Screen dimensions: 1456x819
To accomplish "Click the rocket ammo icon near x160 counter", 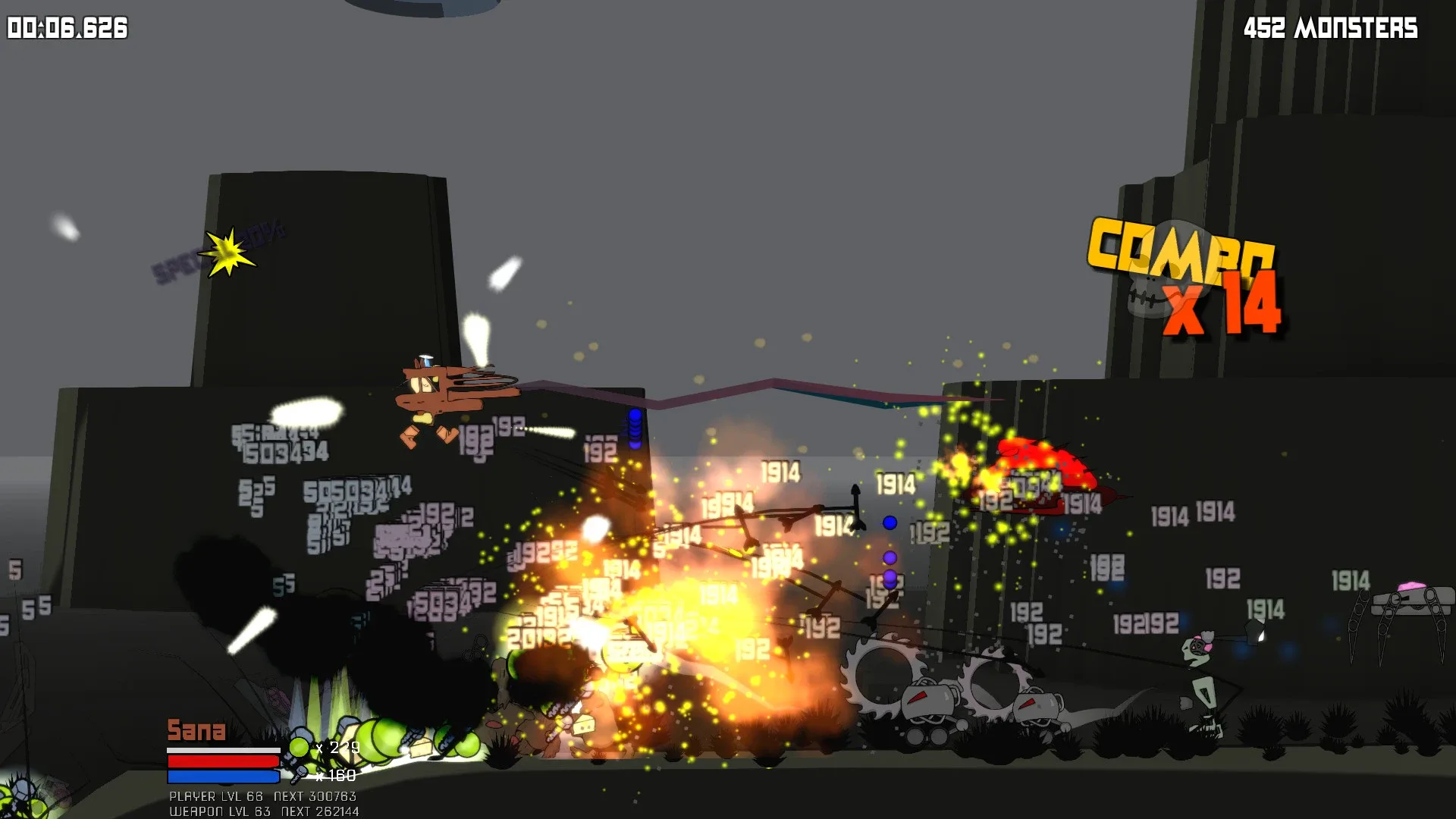I will 301,775.
